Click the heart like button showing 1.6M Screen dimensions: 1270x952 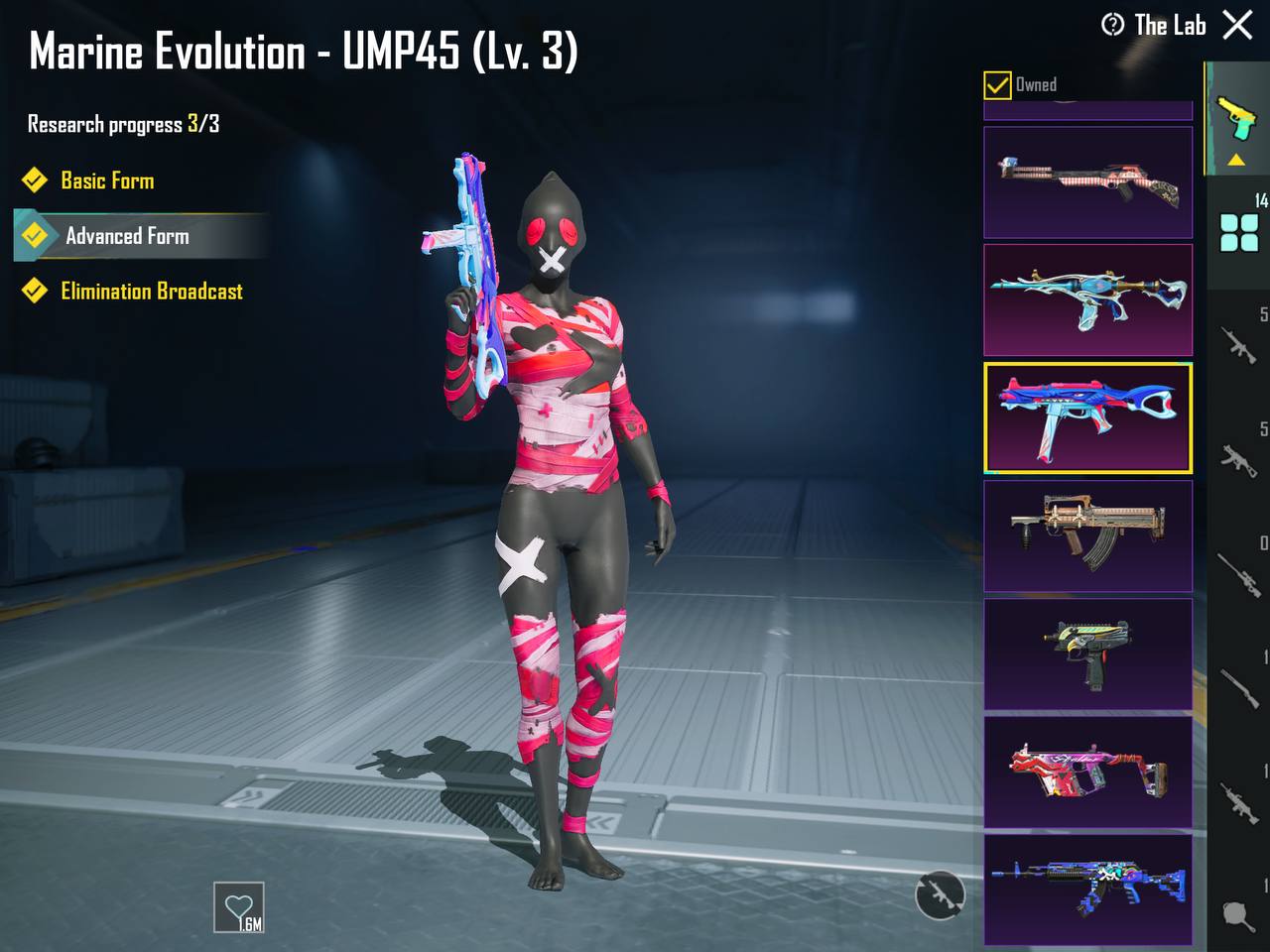tap(239, 907)
